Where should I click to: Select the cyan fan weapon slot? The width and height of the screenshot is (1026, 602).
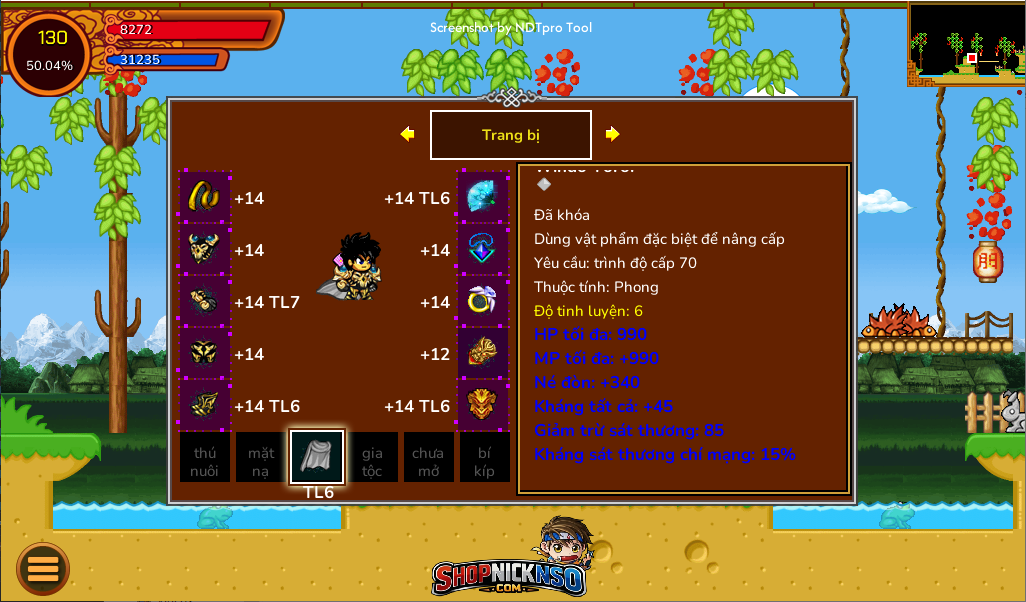point(483,197)
